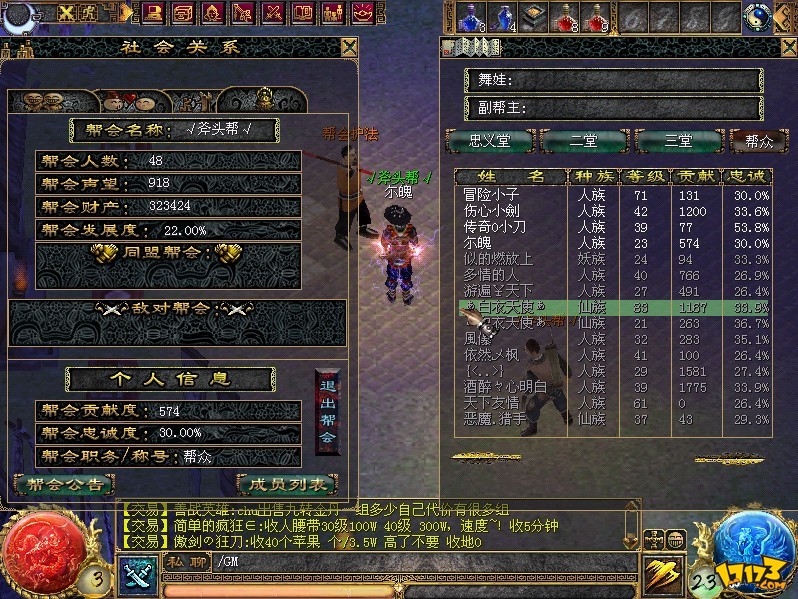Click the 退出帮会 leave guild button
This screenshot has width=798, height=599.
pos(327,412)
